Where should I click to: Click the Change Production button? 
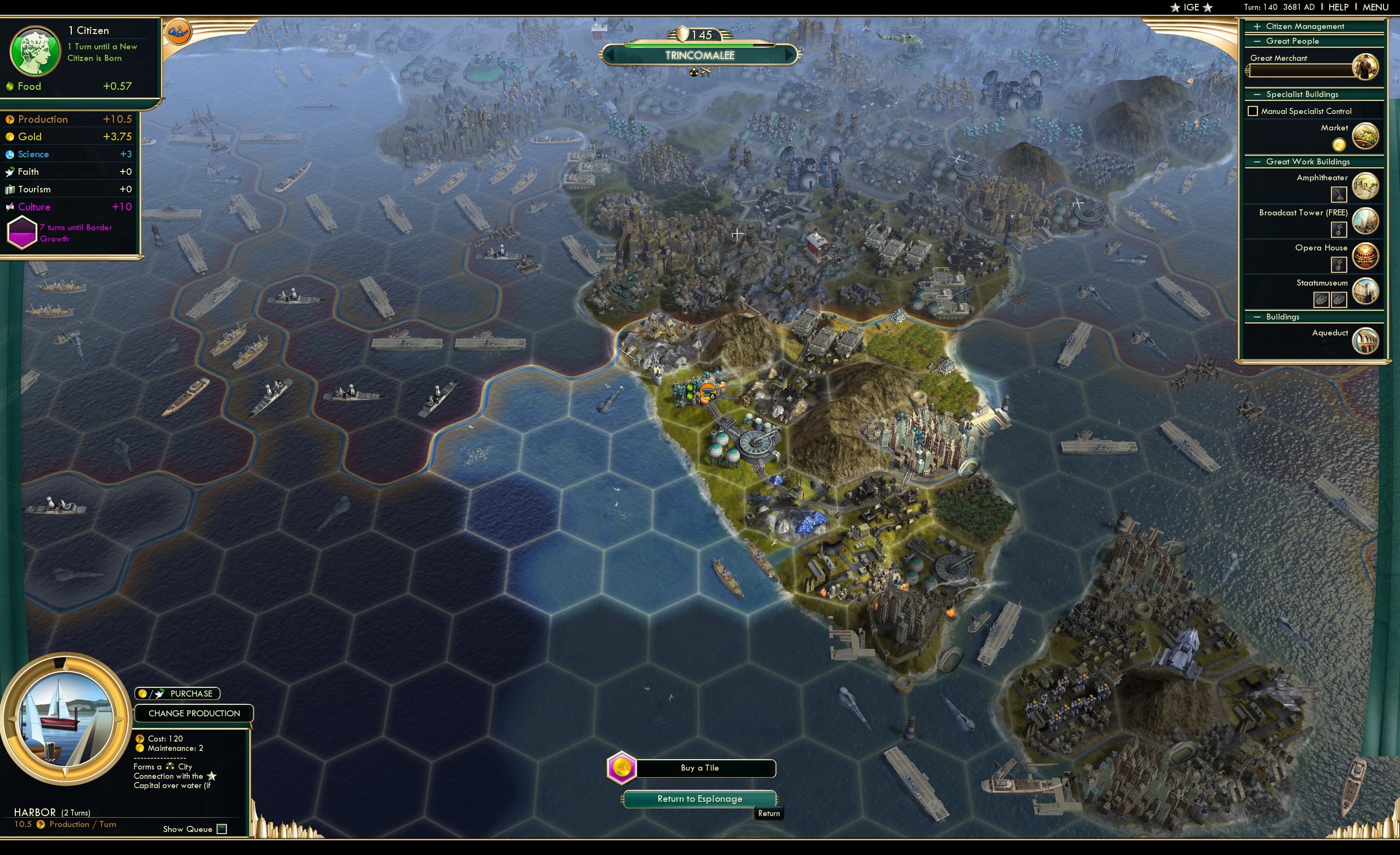193,713
